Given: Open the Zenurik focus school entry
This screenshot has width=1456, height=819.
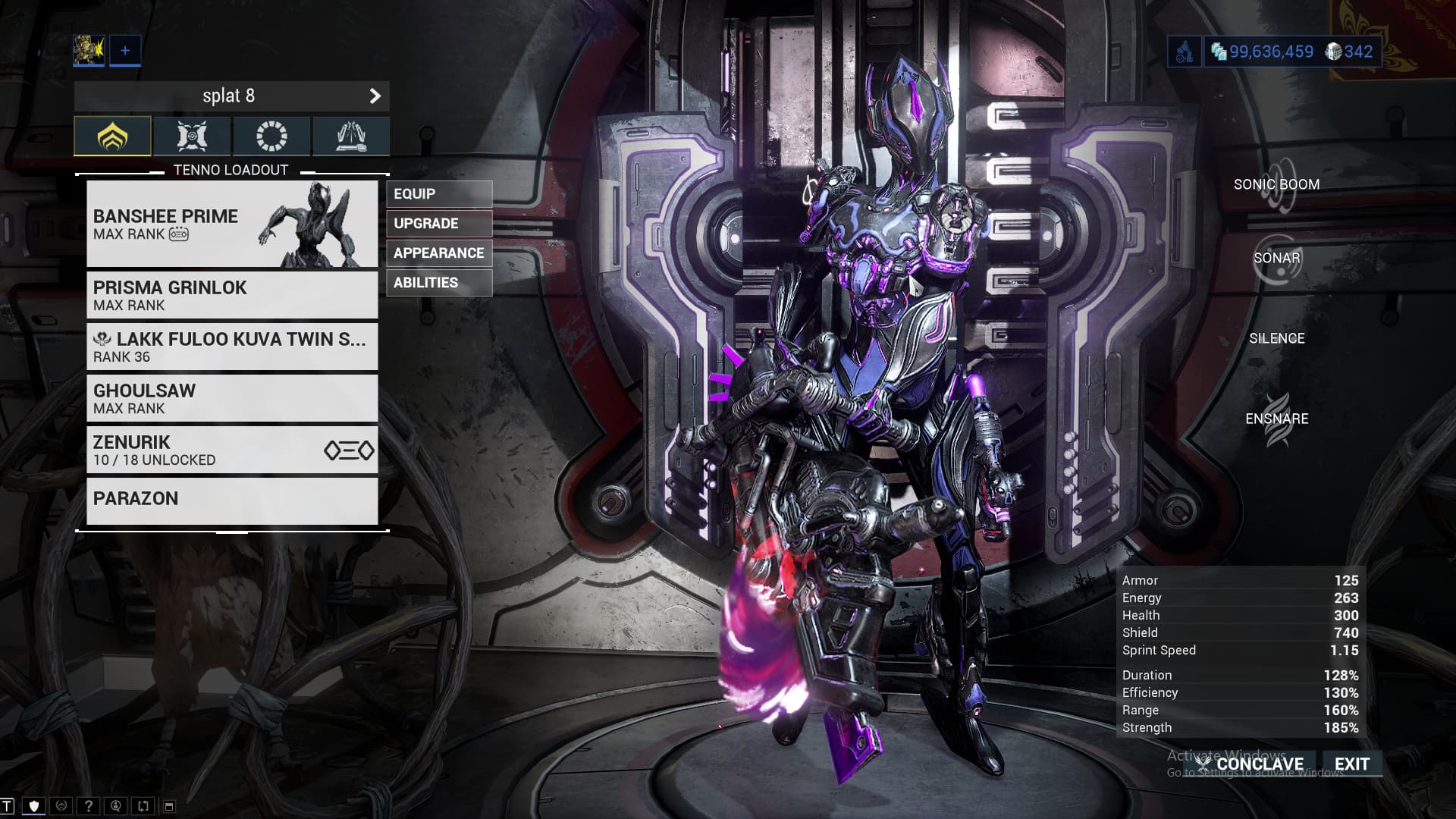Looking at the screenshot, I should coord(232,450).
